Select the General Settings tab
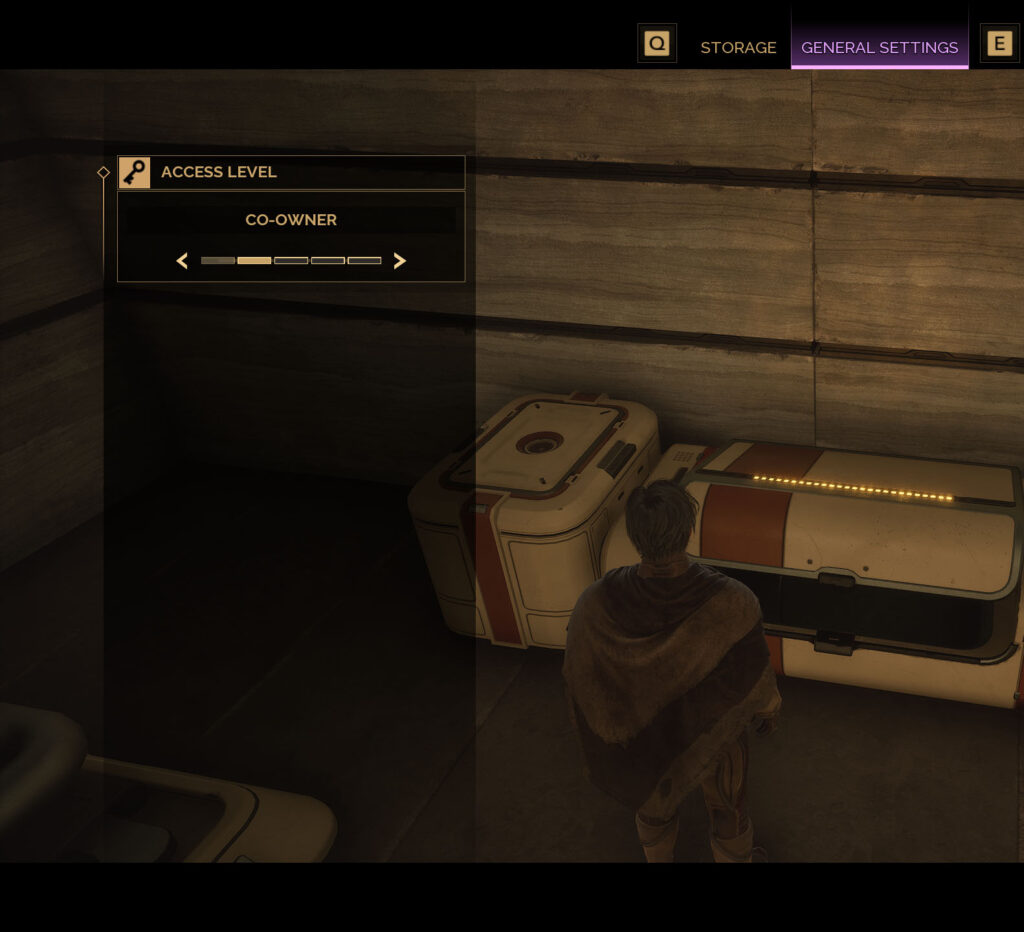 coord(879,47)
